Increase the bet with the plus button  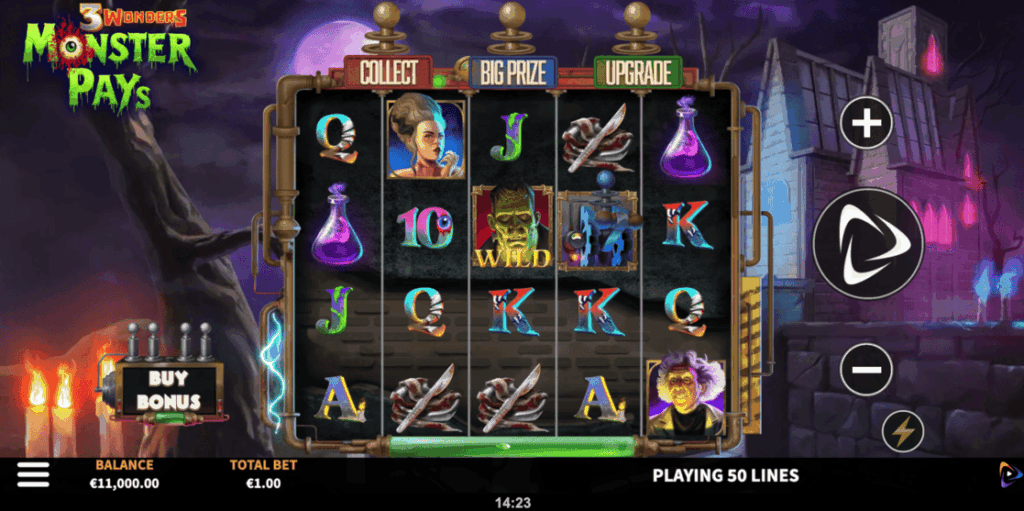coord(866,124)
